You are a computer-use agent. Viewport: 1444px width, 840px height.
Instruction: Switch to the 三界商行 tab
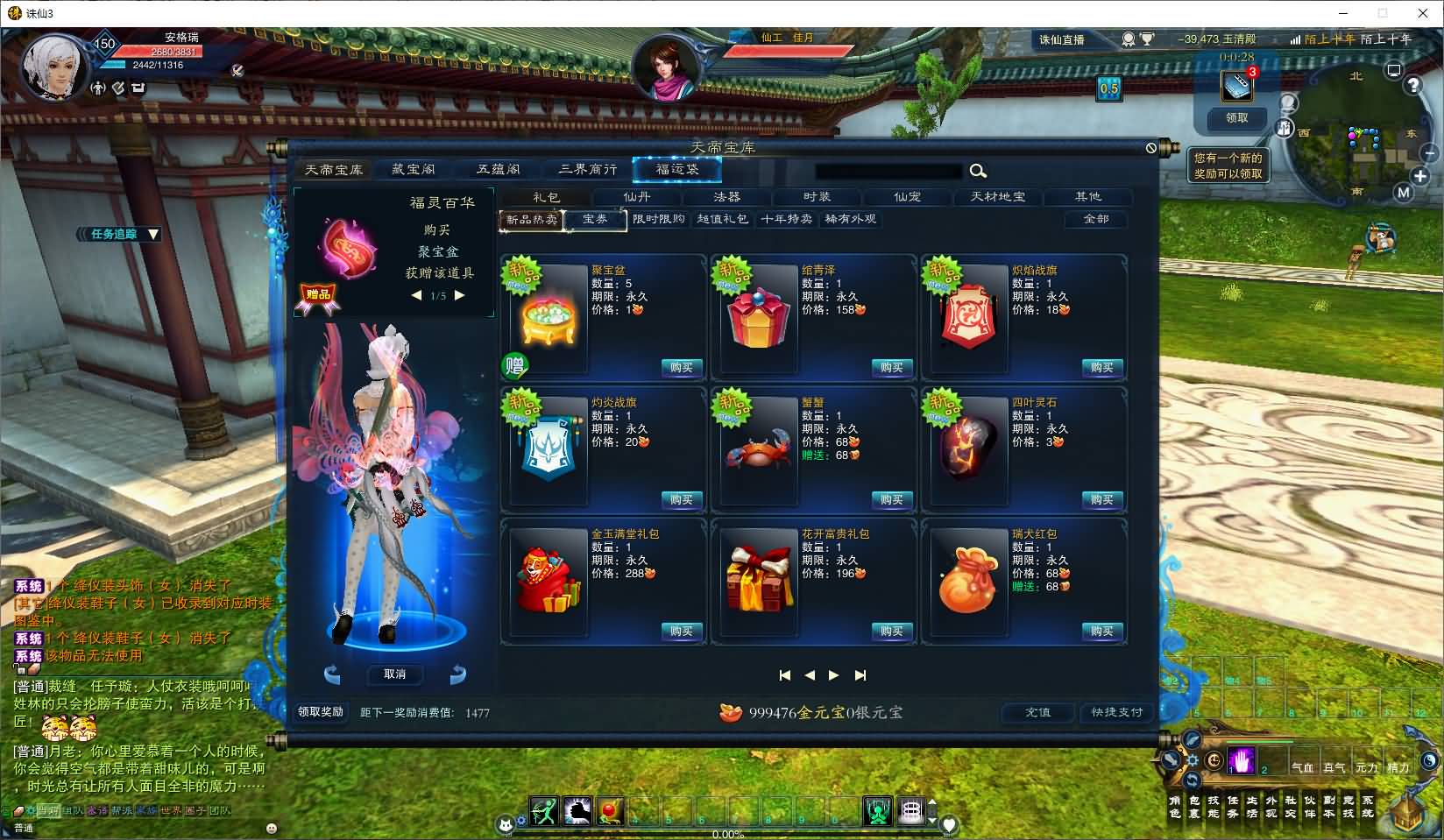[589, 169]
